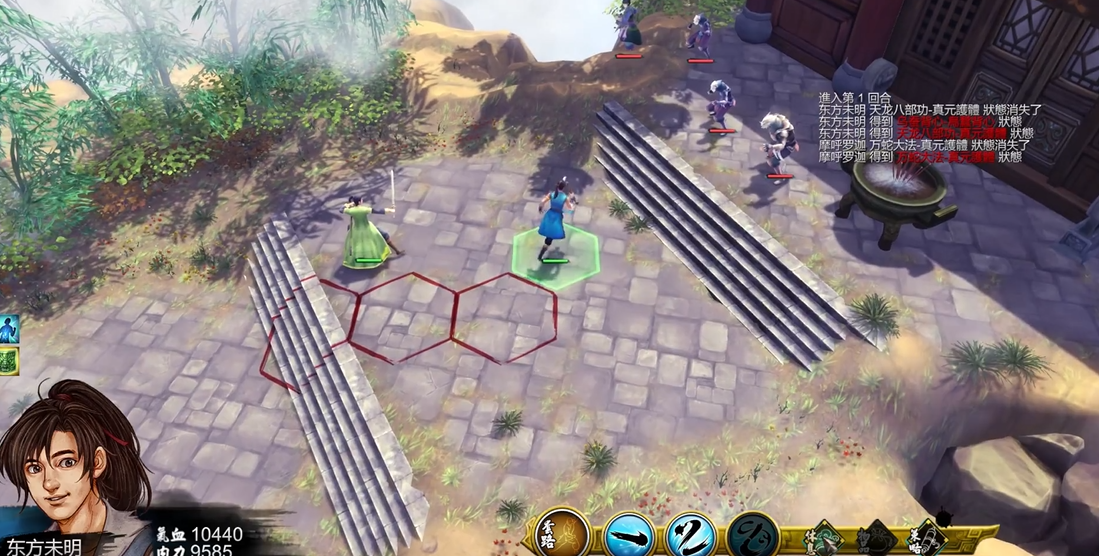Click the green patterned buff status icon
This screenshot has height=556, width=1099.
8,360
